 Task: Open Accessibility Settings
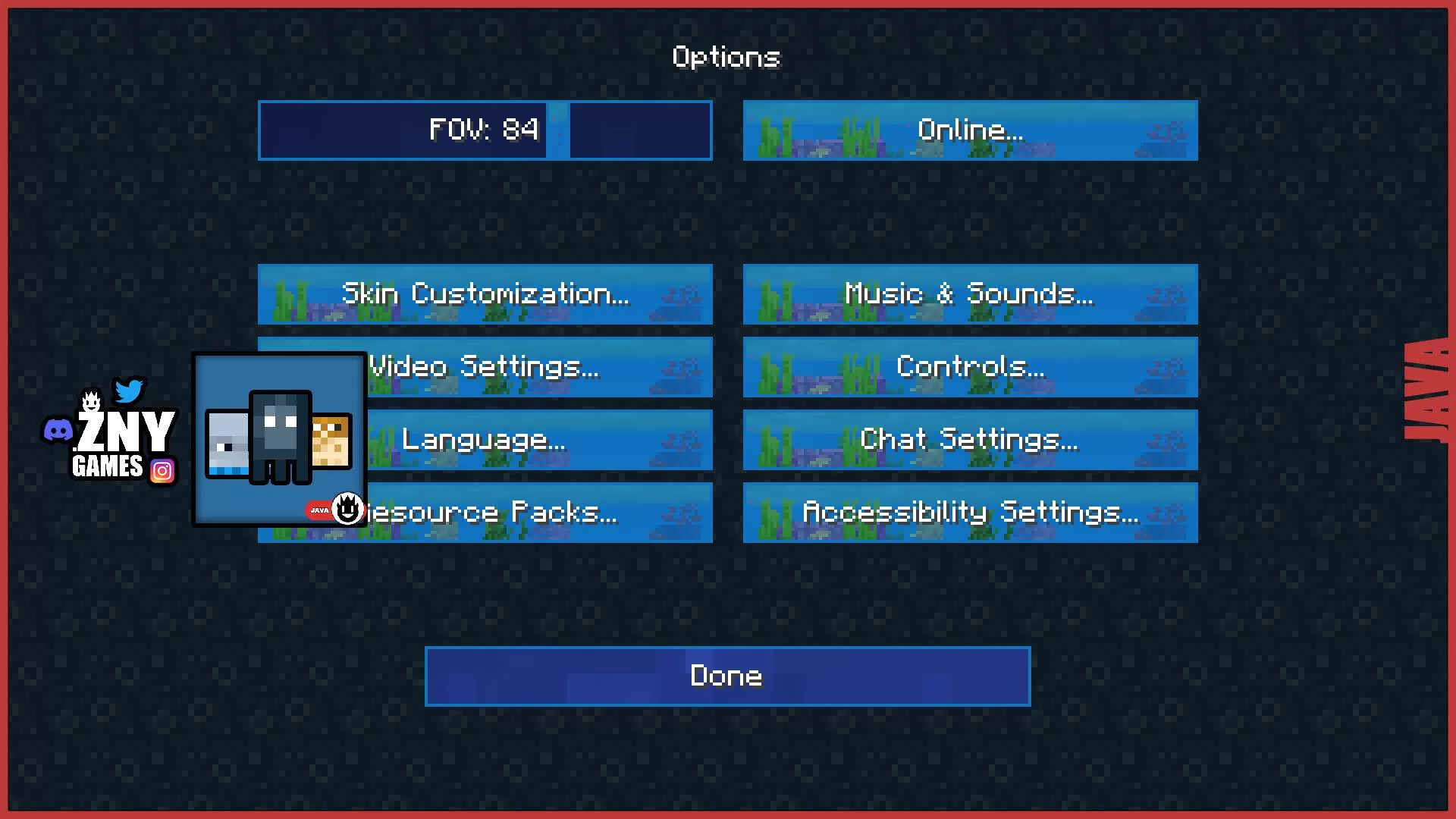970,513
